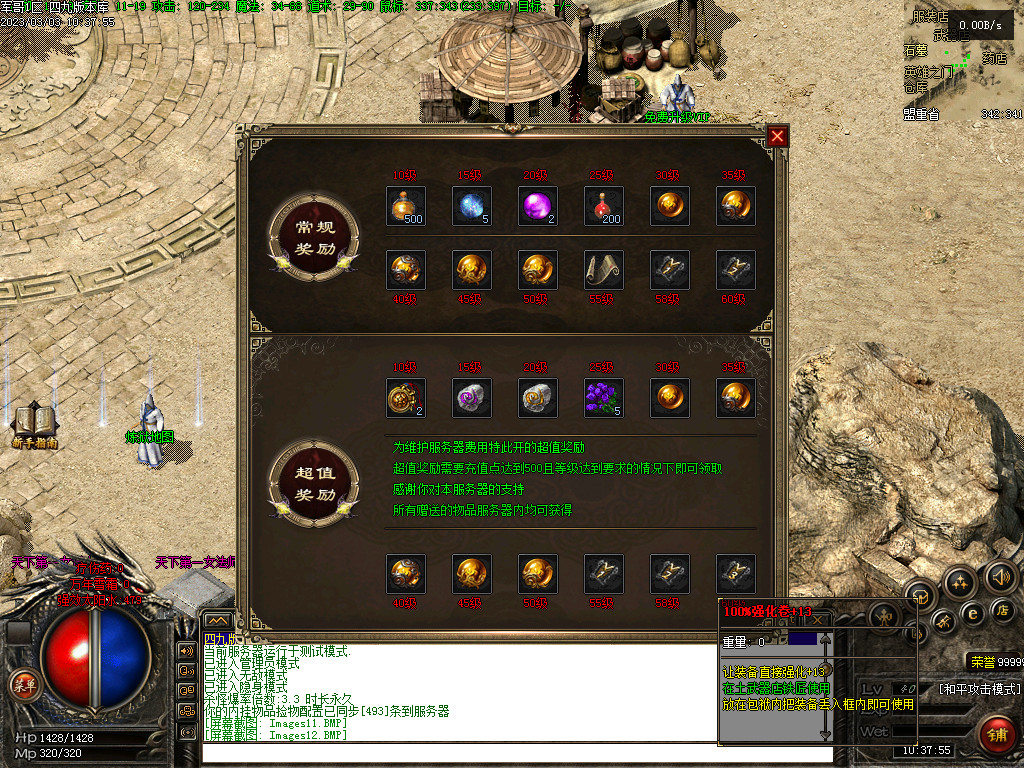Select the level 60 regular reward slot
Image resolution: width=1024 pixels, height=768 pixels.
point(736,270)
